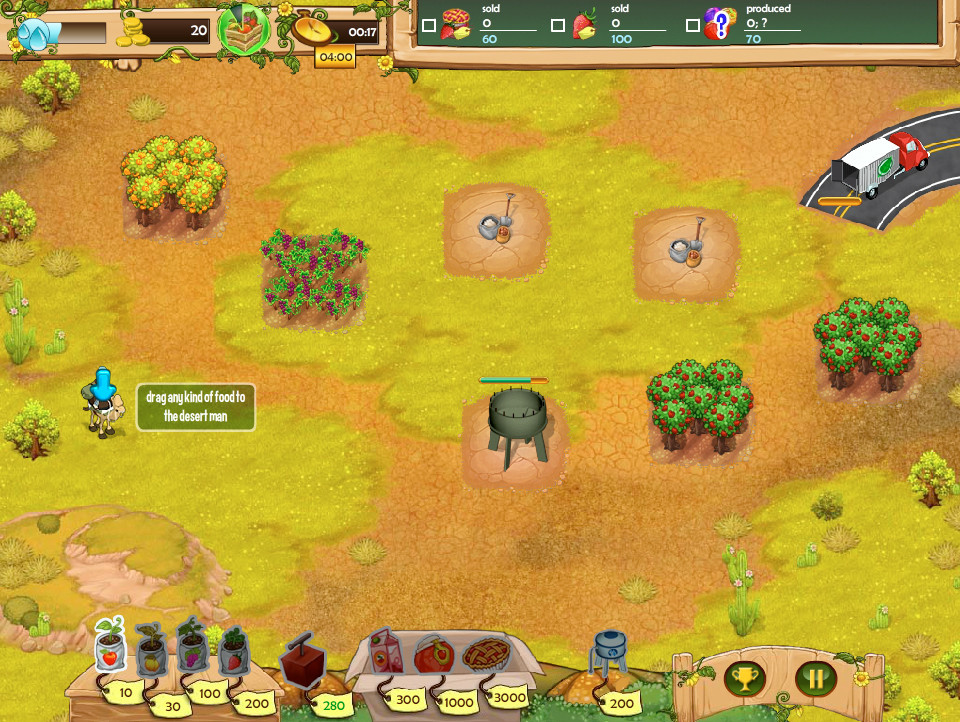The height and width of the screenshot is (722, 960).
Task: Select the apple seed bag costing 10
Action: click(x=110, y=648)
